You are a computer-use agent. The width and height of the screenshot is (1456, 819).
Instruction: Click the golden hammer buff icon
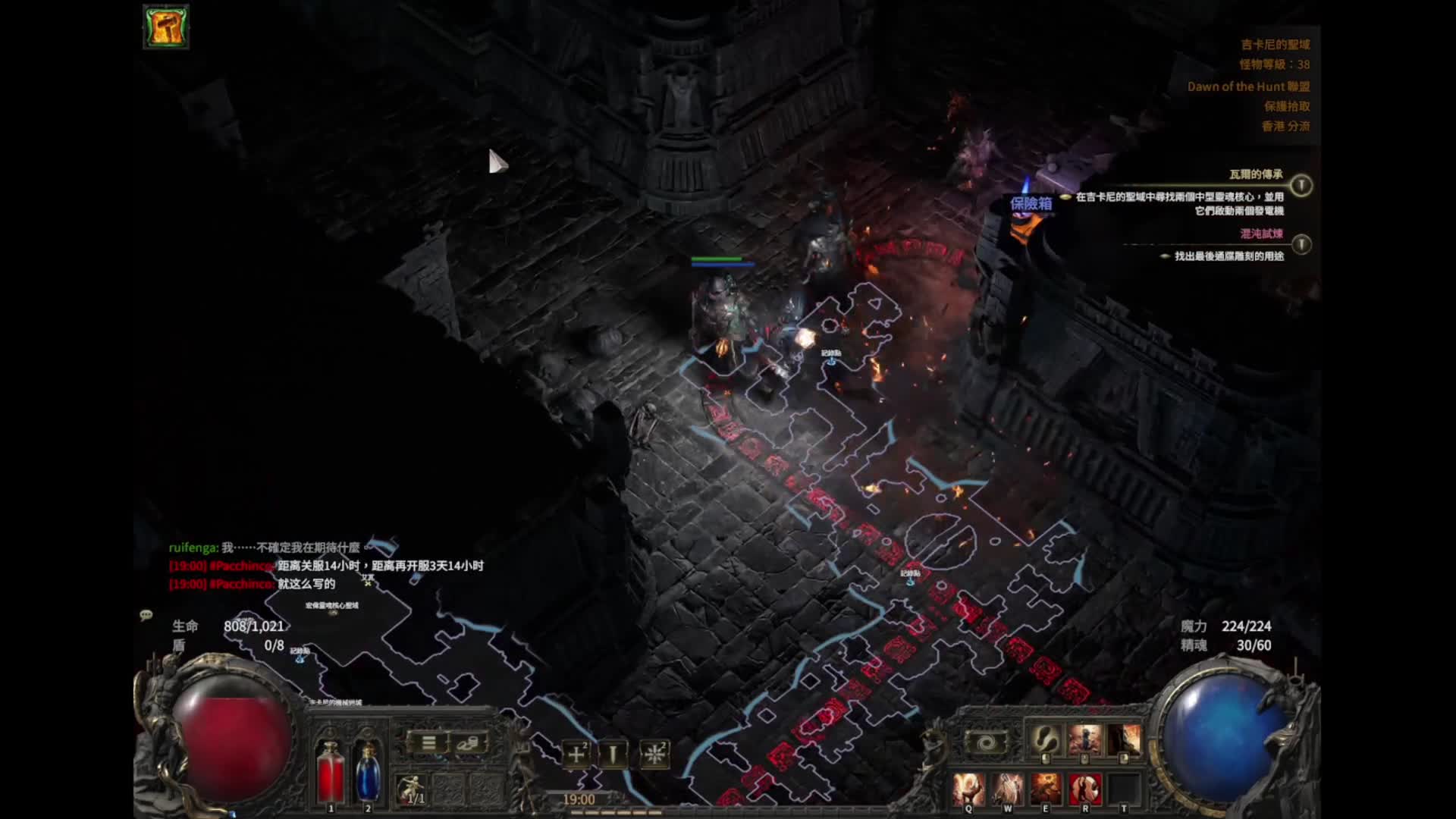(x=166, y=27)
